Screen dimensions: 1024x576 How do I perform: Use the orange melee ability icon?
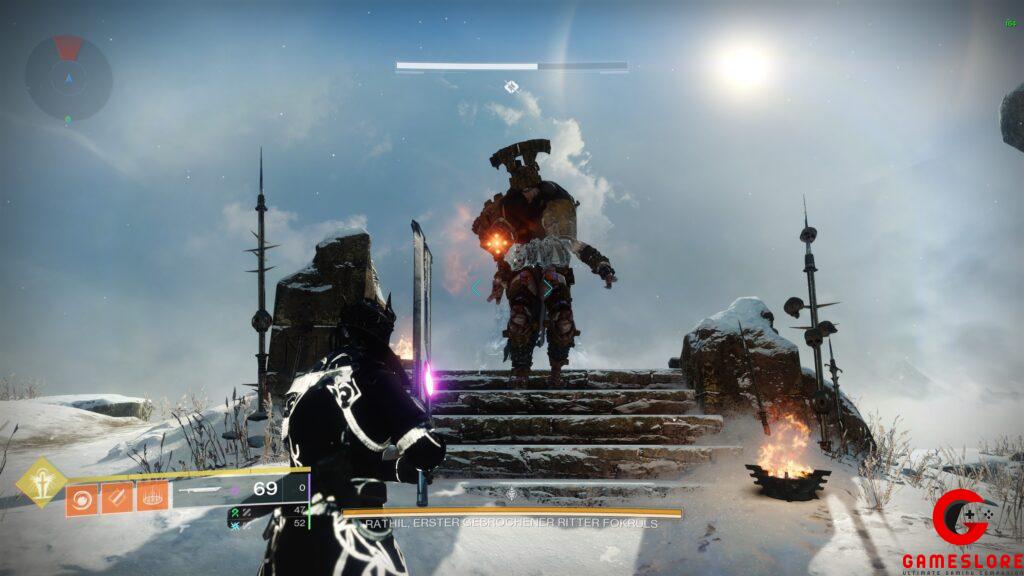click(117, 497)
